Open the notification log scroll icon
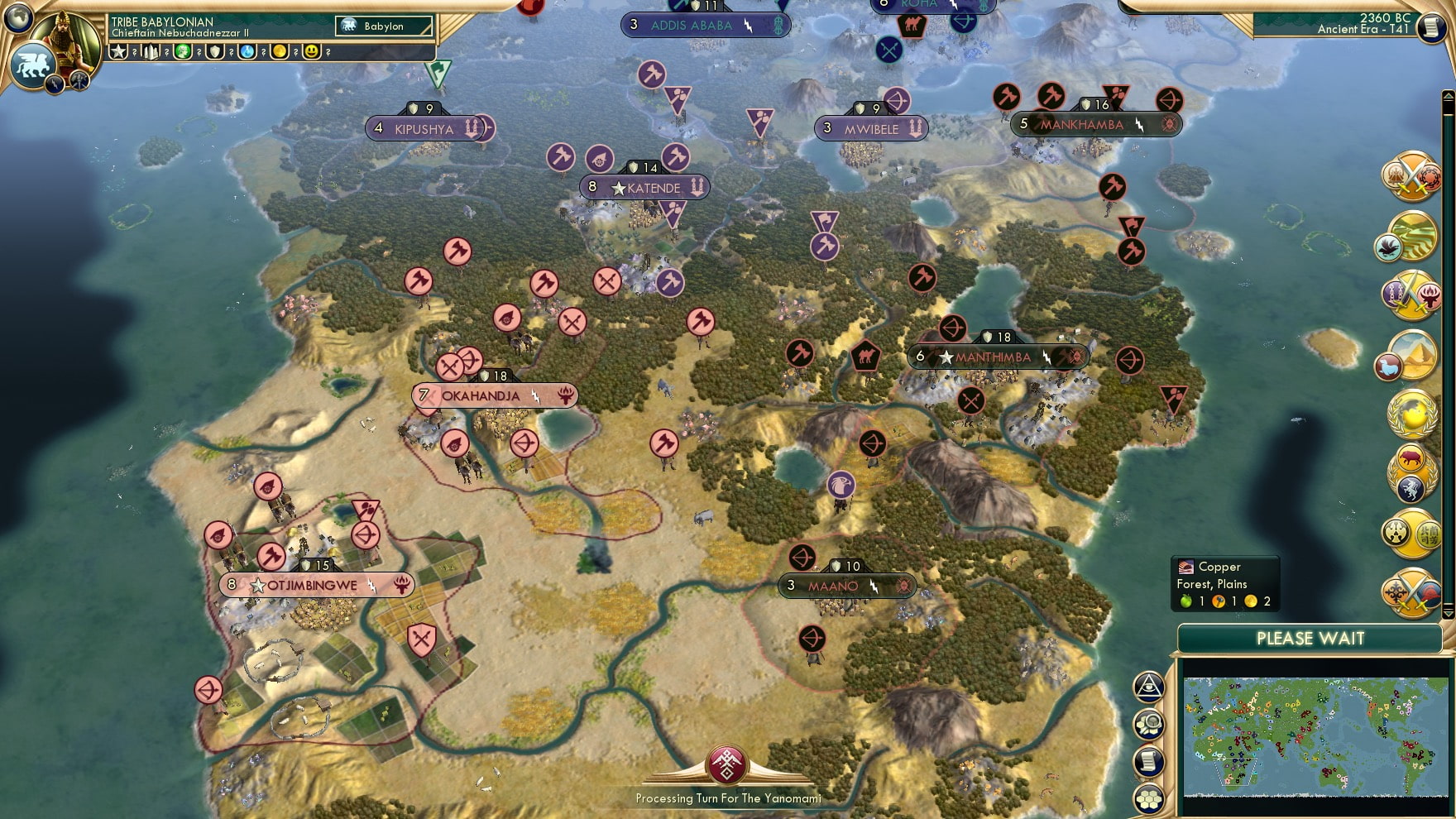This screenshot has height=819, width=1456. point(1148,760)
